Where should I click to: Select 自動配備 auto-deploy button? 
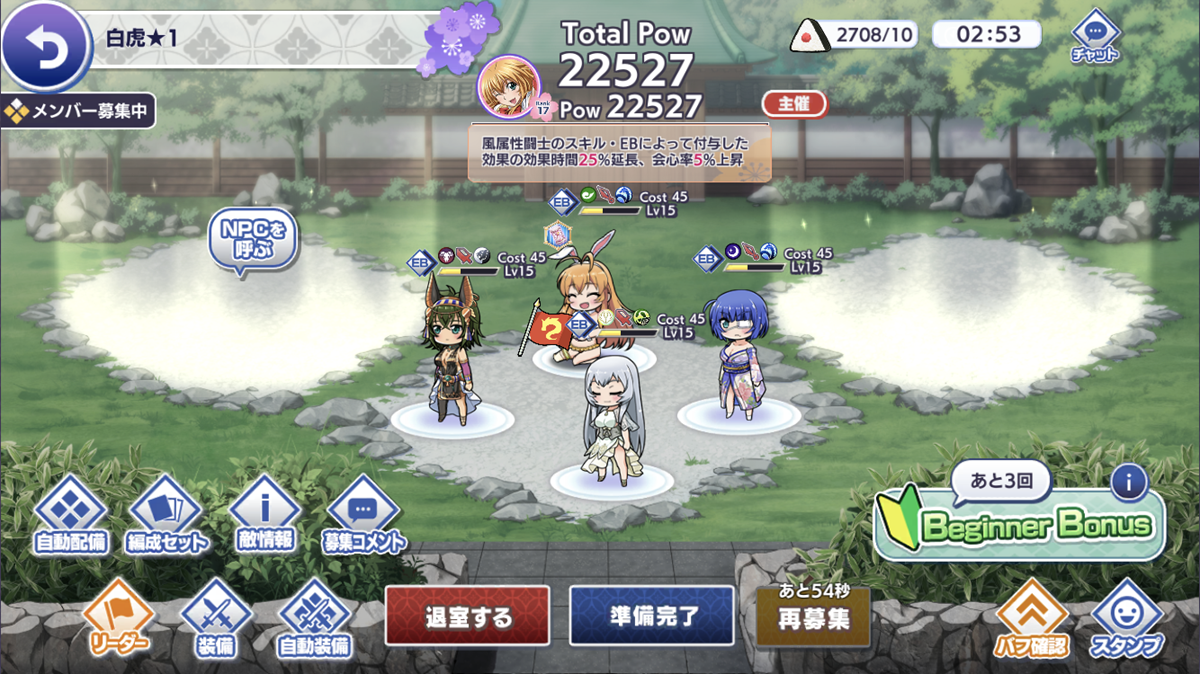[69, 514]
